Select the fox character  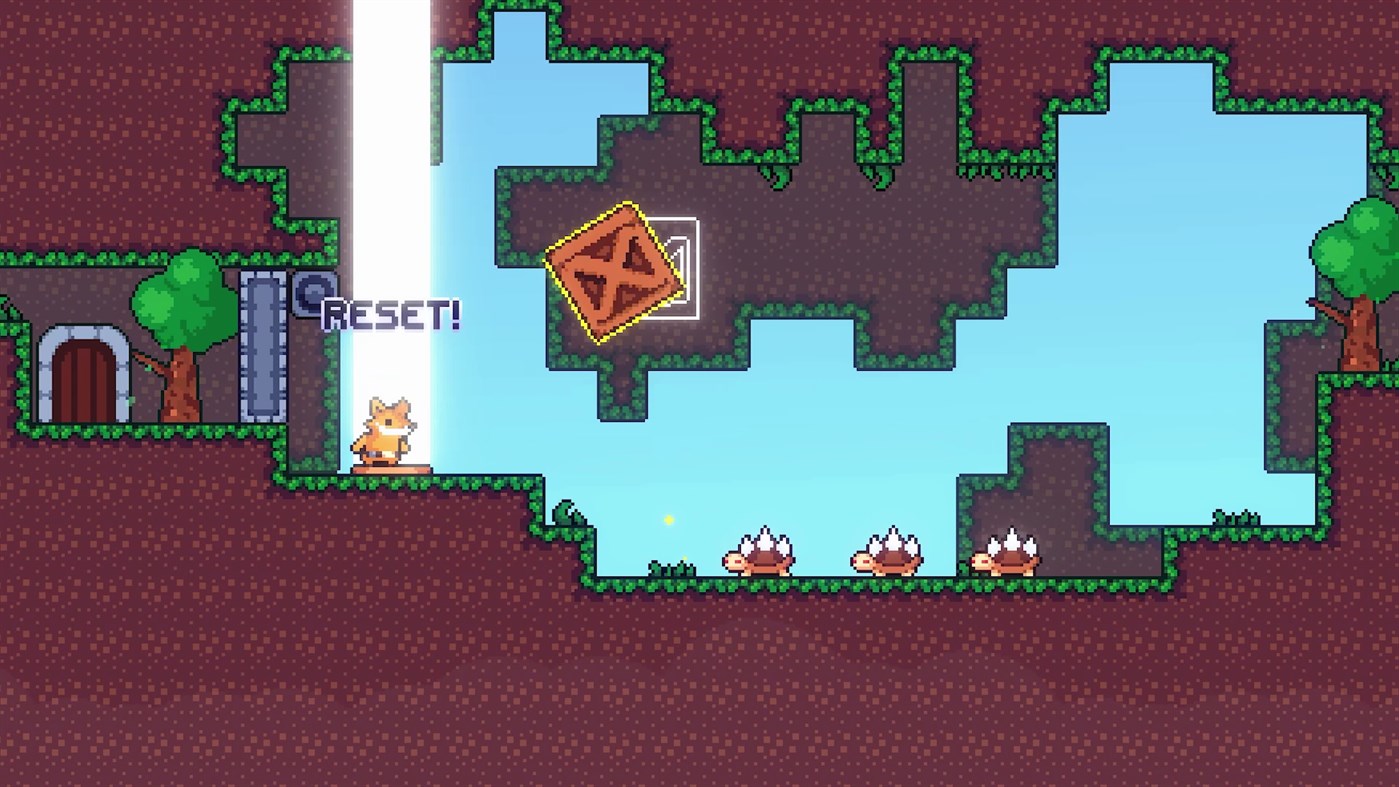click(x=388, y=428)
